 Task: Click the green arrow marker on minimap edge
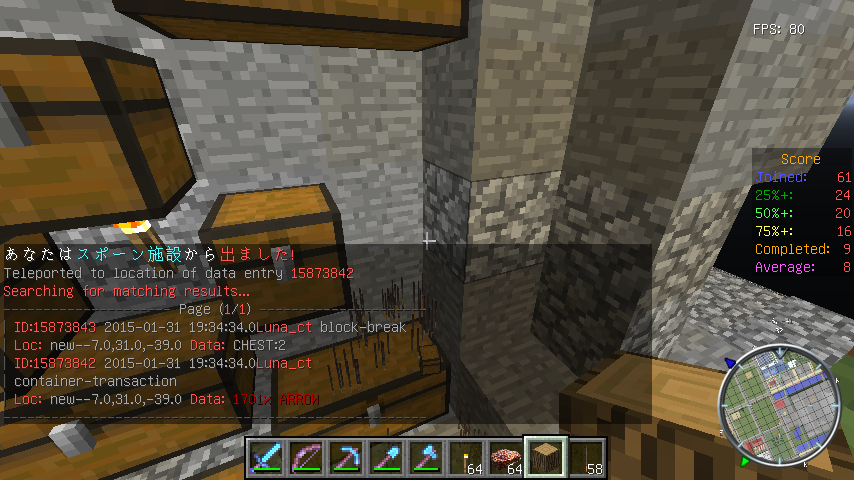[743, 462]
